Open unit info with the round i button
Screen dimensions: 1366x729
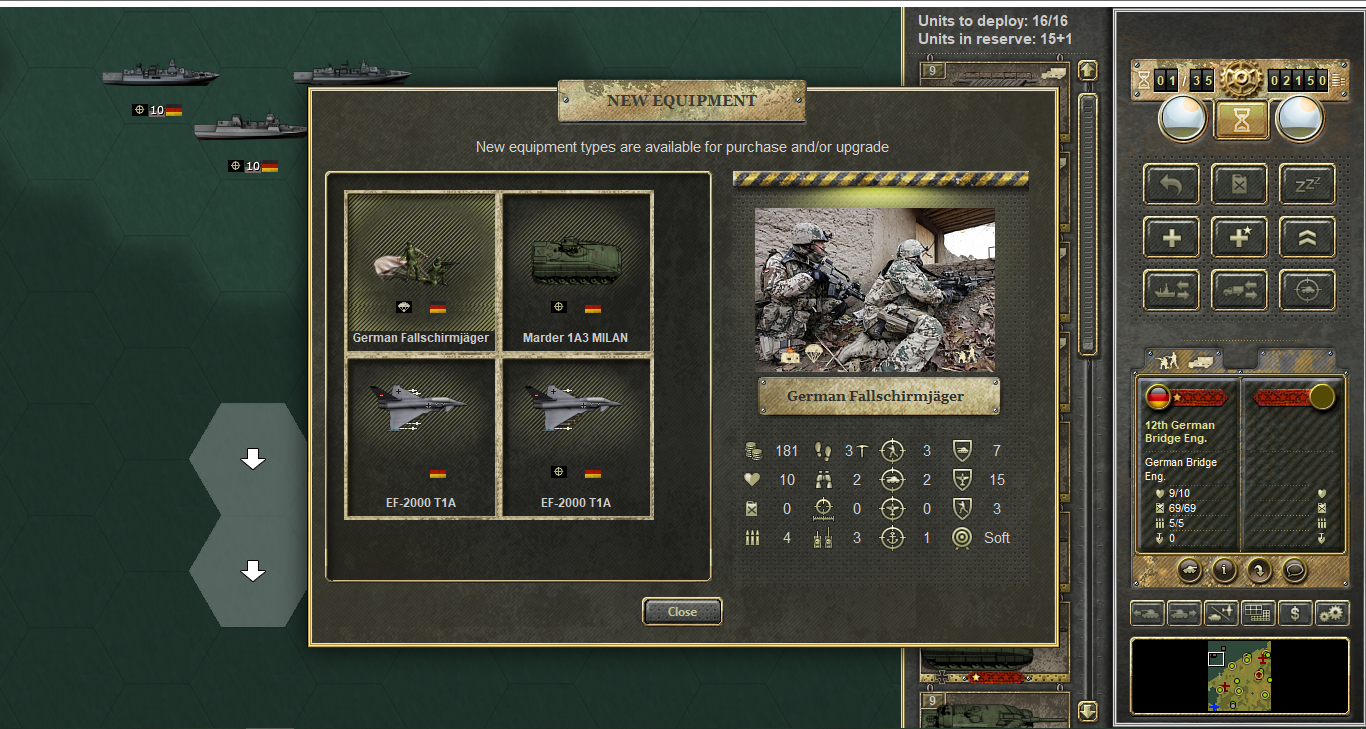tap(1223, 570)
